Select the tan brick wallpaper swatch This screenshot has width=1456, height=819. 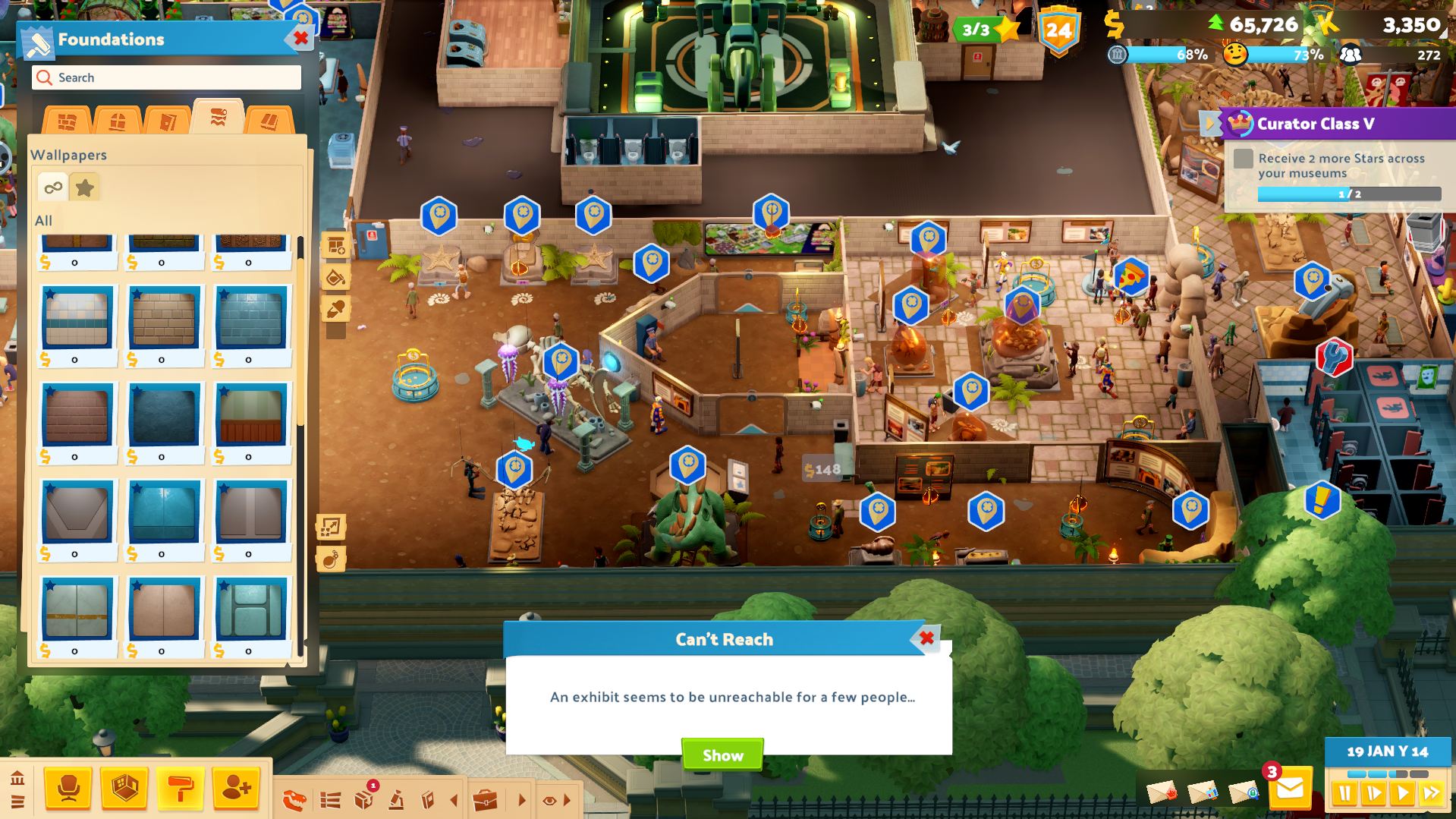pos(164,319)
